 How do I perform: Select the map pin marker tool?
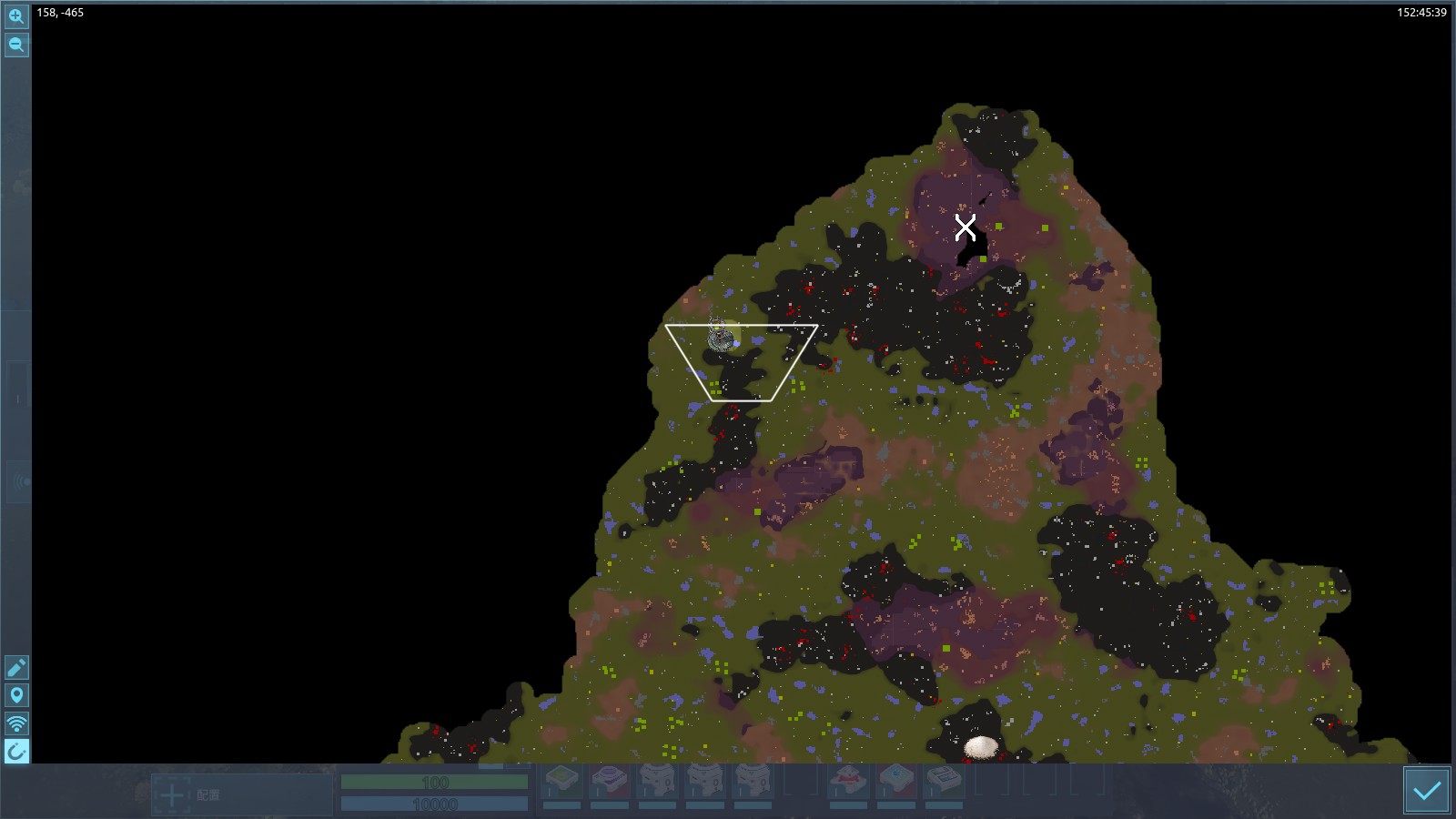[16, 696]
